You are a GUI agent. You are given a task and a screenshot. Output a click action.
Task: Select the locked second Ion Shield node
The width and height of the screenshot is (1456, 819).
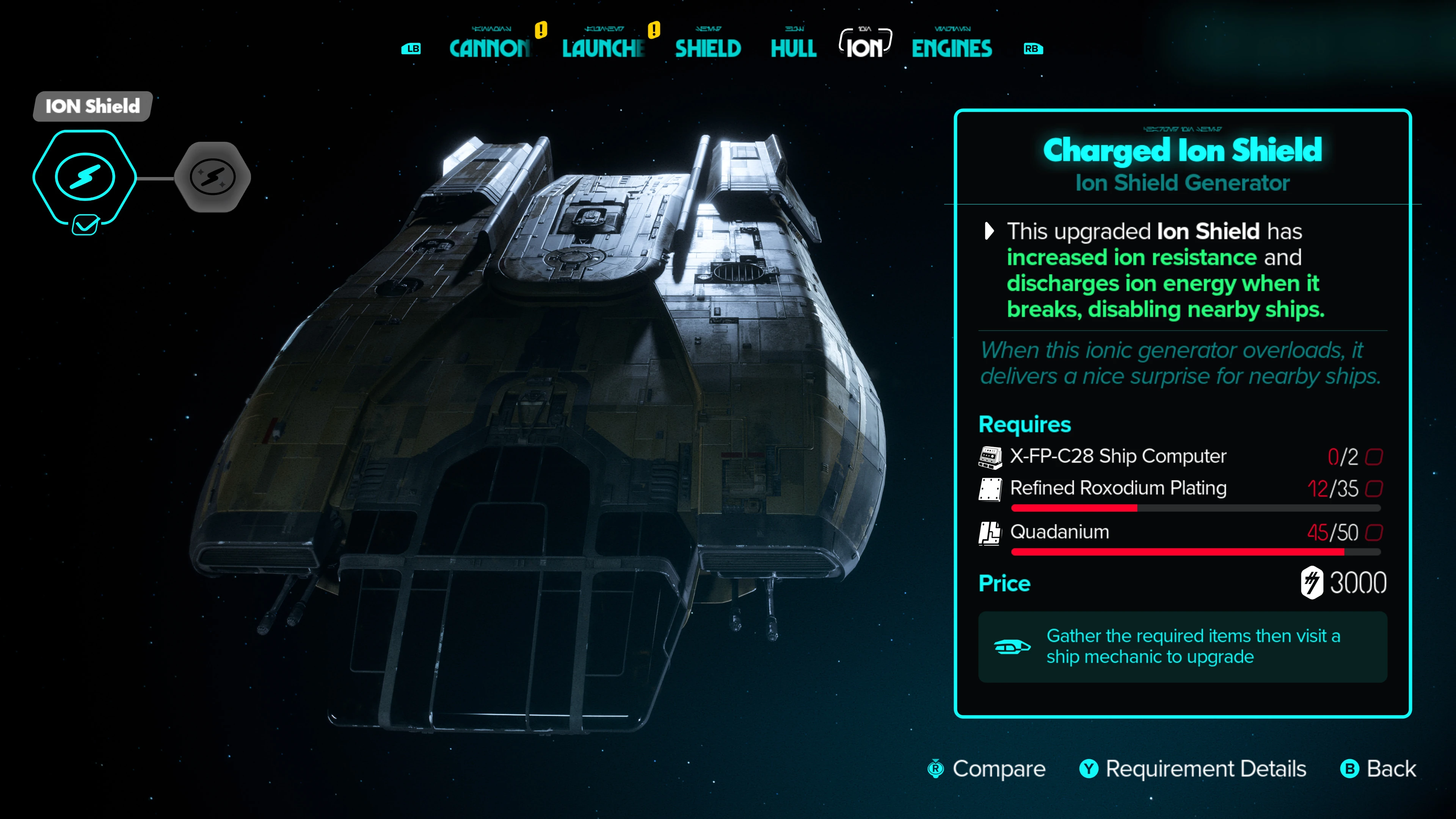[212, 177]
